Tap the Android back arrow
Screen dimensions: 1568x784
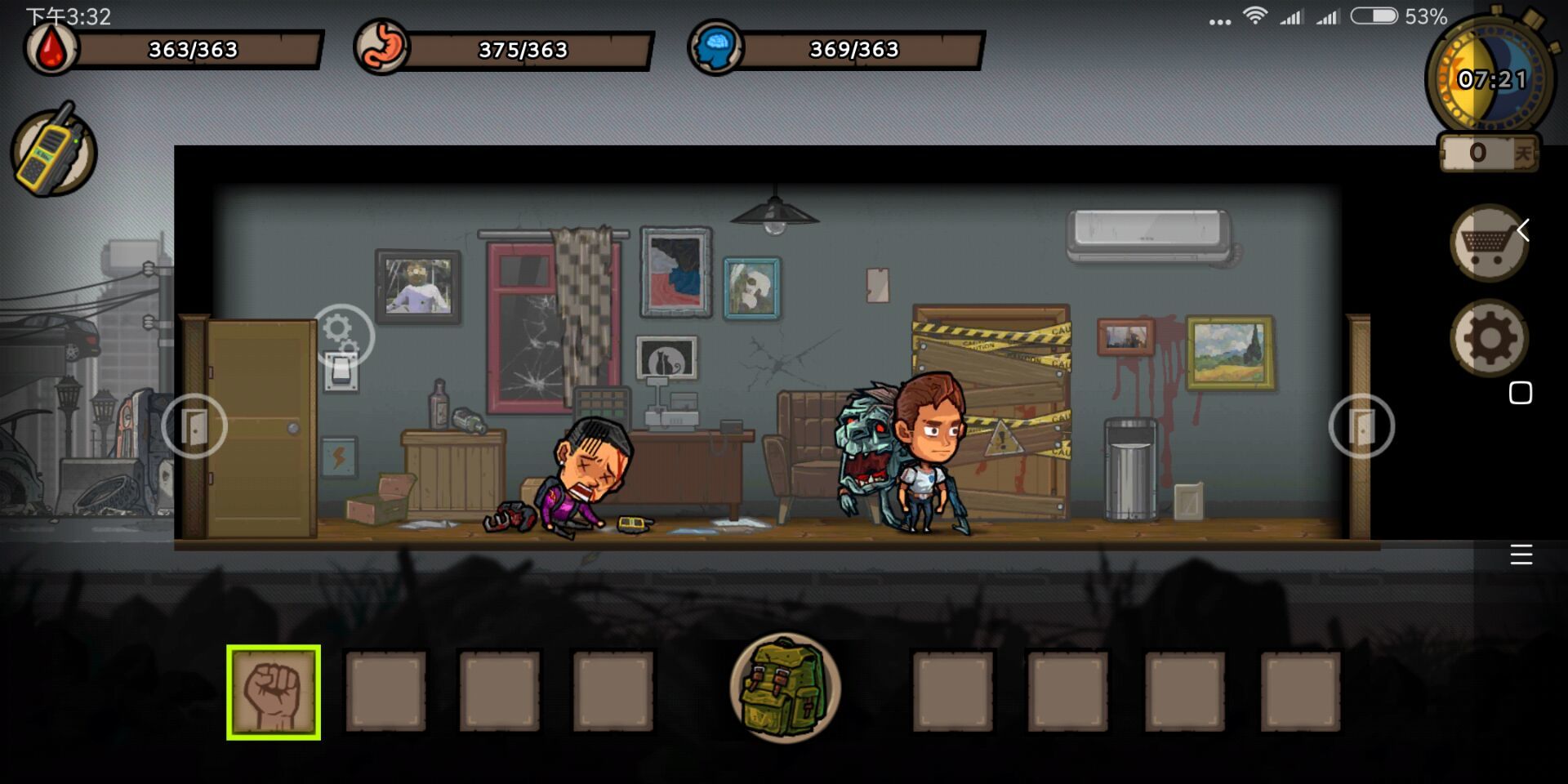[x=1523, y=230]
